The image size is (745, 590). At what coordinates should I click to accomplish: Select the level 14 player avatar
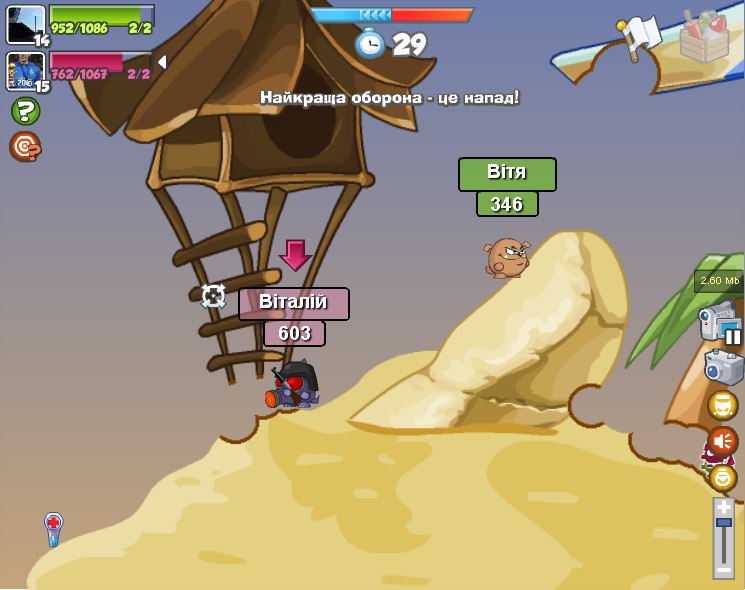[x=26, y=25]
